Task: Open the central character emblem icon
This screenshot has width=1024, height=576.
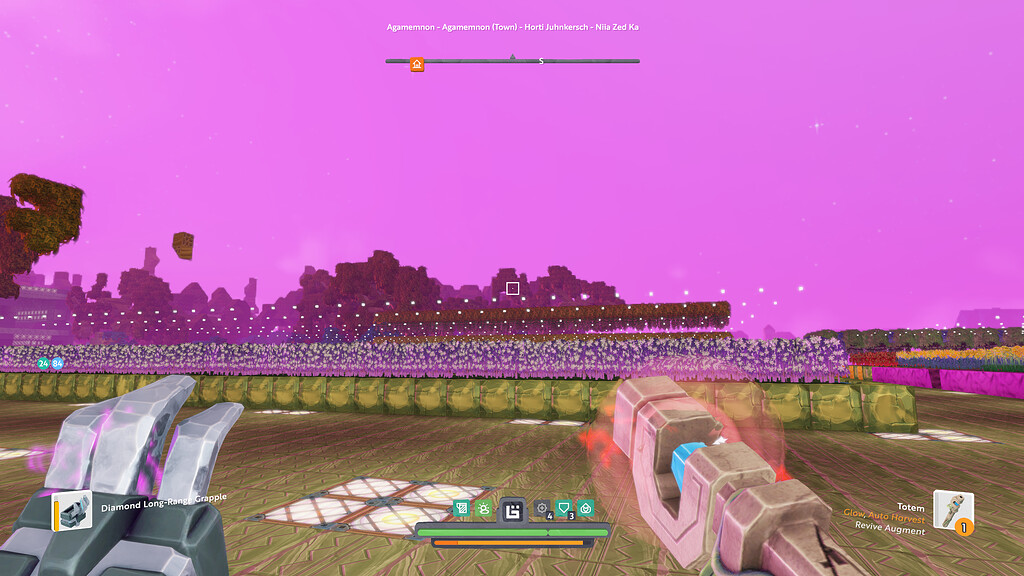Action: click(x=513, y=511)
